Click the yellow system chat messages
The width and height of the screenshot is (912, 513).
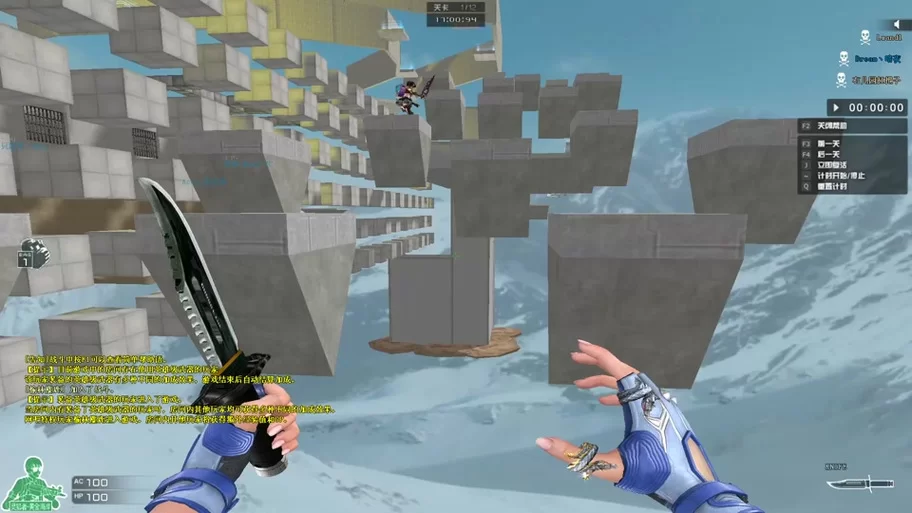point(170,390)
